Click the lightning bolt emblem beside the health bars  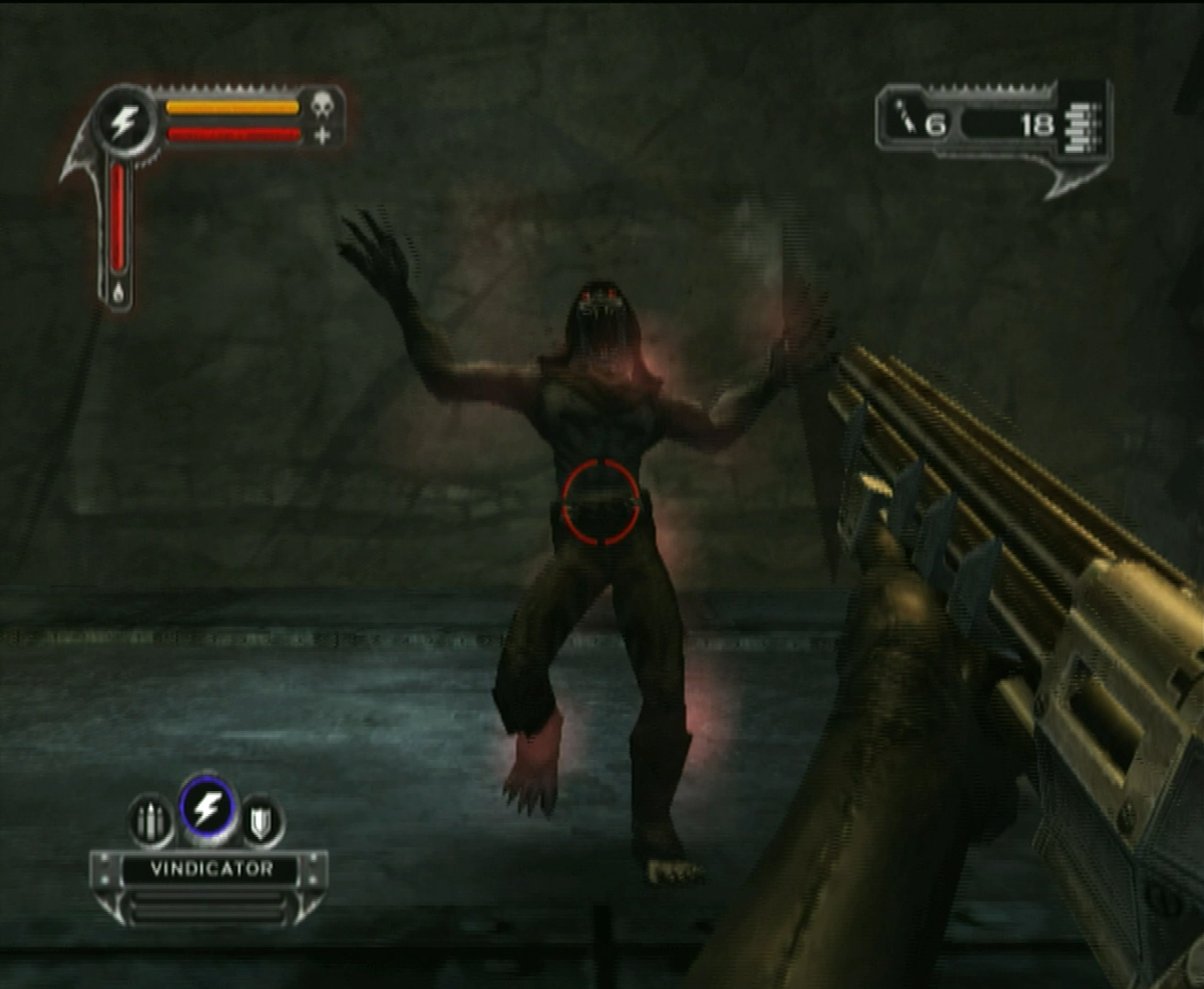point(125,121)
